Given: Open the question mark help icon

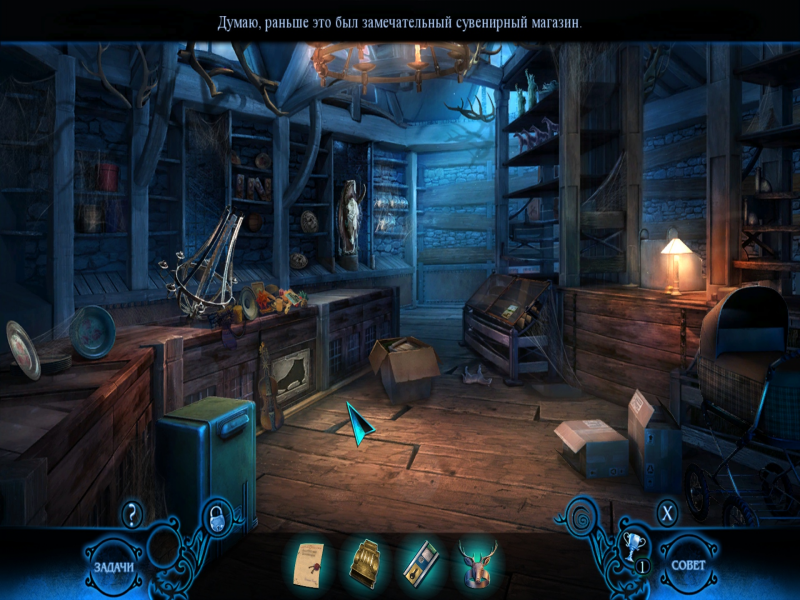Looking at the screenshot, I should [x=132, y=515].
